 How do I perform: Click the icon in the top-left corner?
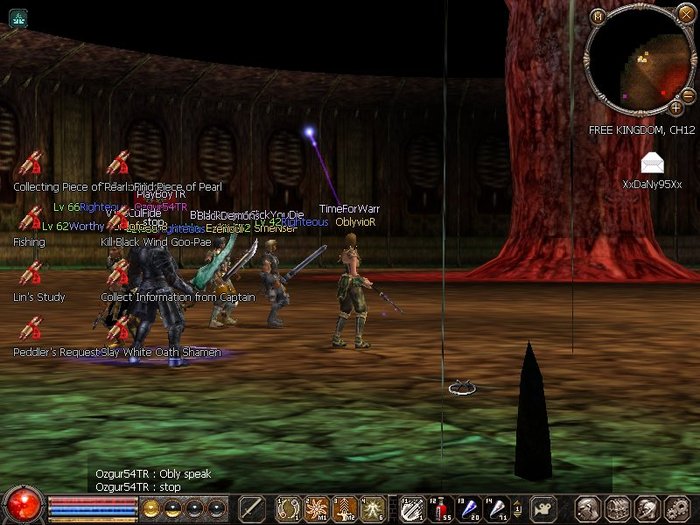pos(17,16)
